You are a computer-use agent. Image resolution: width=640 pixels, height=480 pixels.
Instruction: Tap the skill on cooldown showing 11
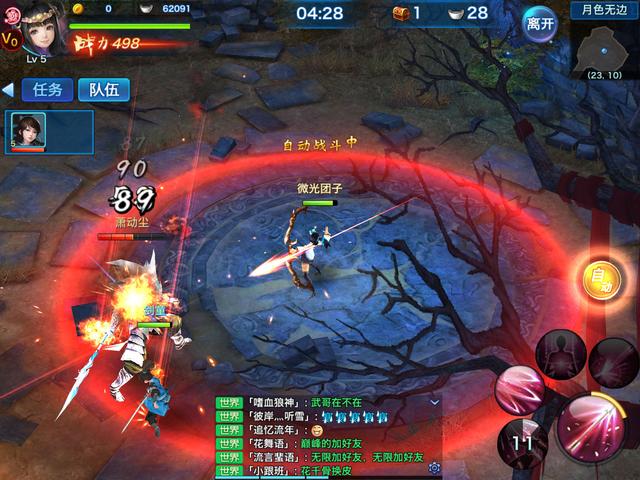pos(521,442)
